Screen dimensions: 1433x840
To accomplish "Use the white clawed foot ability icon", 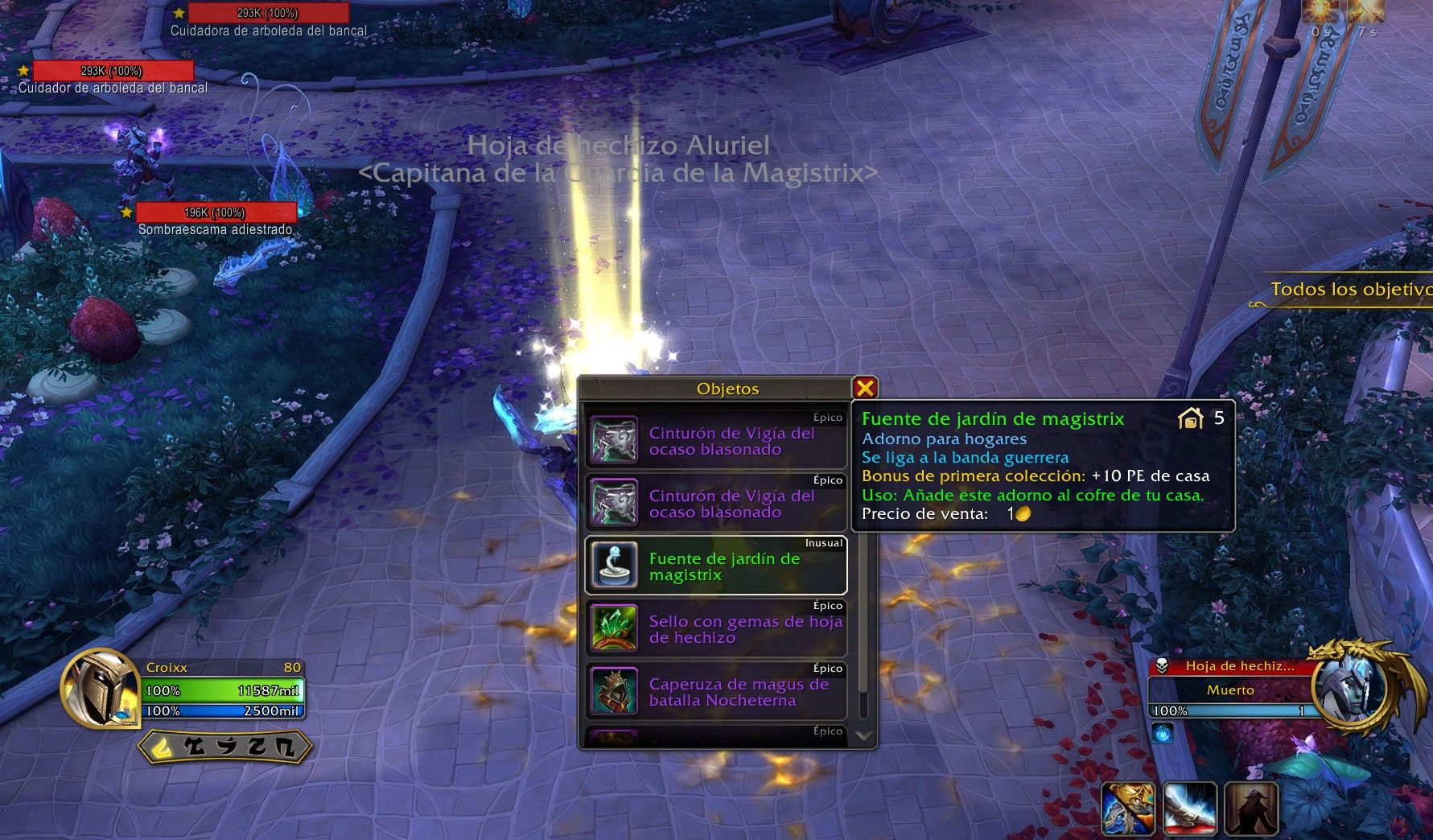I will pyautogui.click(x=1190, y=808).
